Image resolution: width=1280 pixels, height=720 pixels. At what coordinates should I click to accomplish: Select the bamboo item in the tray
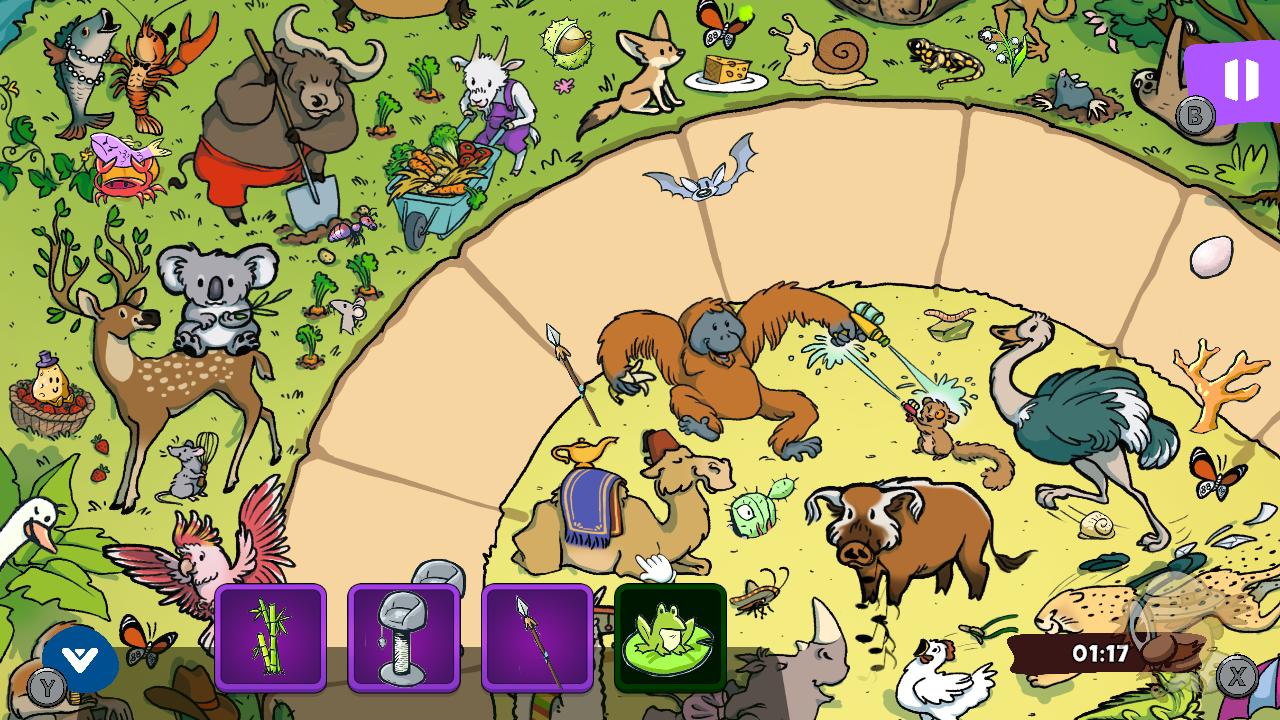[271, 637]
